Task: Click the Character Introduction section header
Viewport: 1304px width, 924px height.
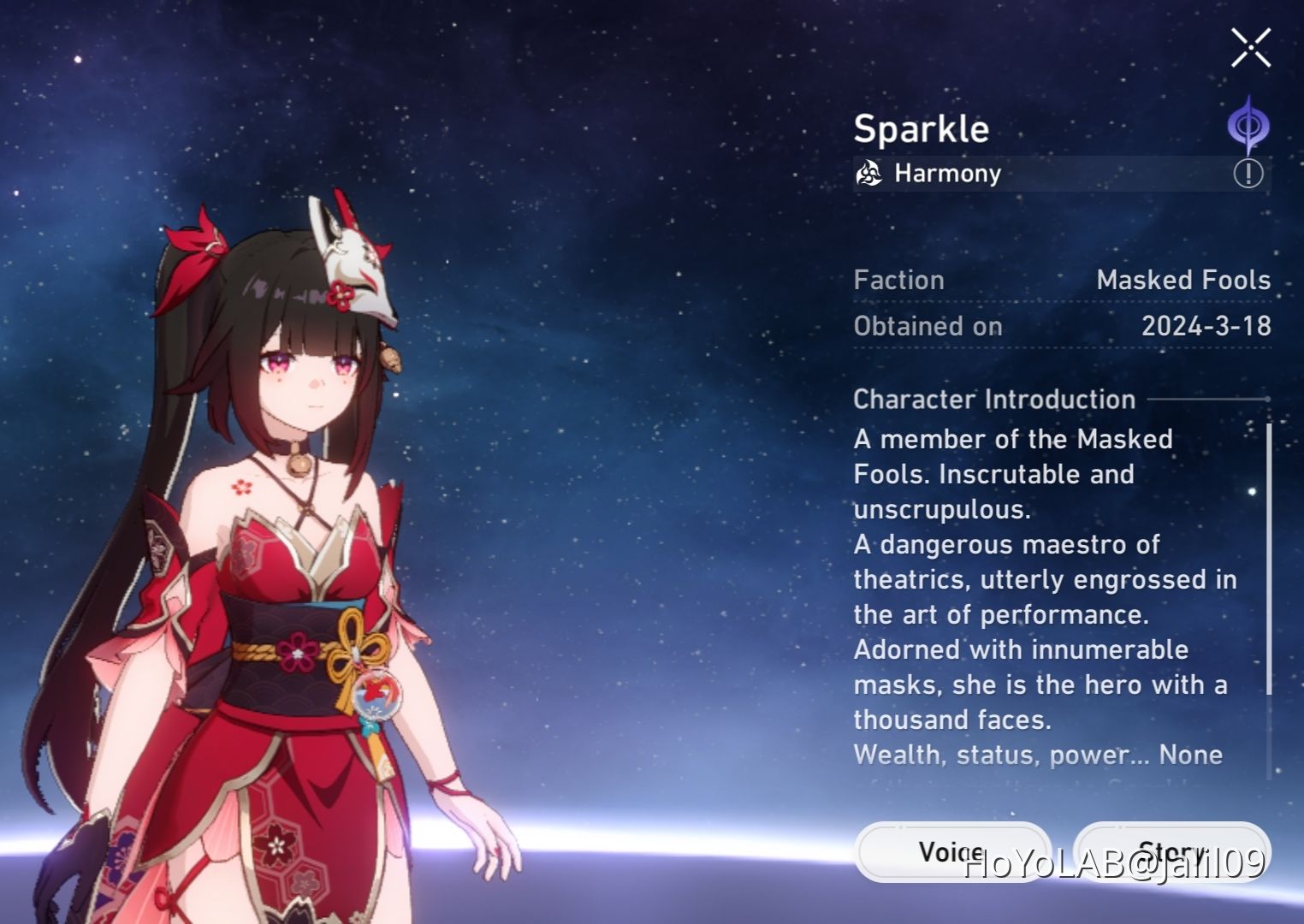Action: (x=994, y=399)
